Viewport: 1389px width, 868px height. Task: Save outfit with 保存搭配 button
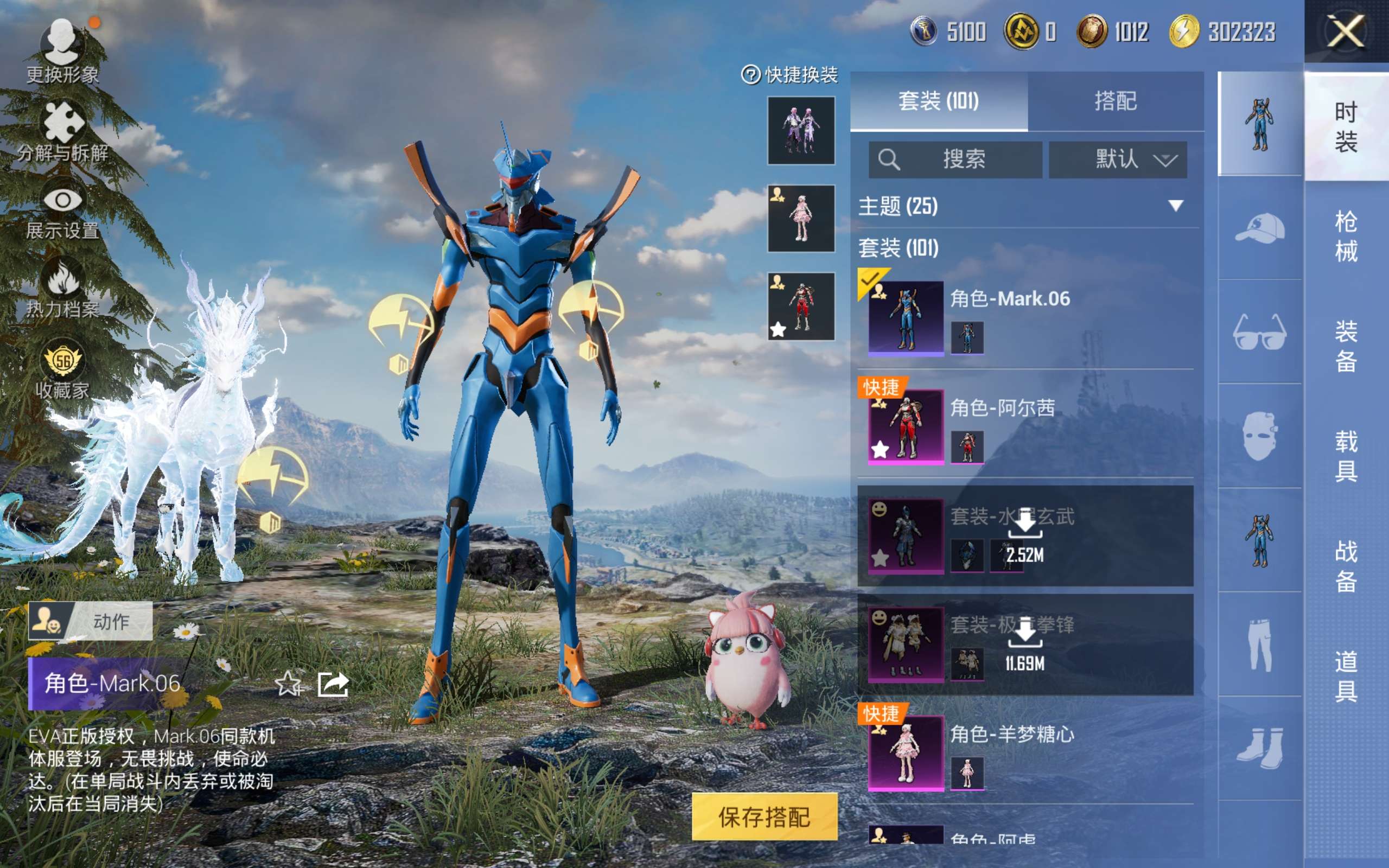click(764, 816)
